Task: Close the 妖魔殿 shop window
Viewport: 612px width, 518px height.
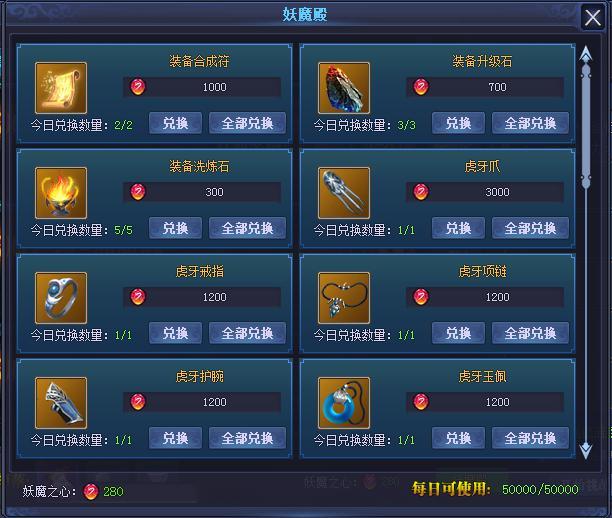Action: click(591, 17)
